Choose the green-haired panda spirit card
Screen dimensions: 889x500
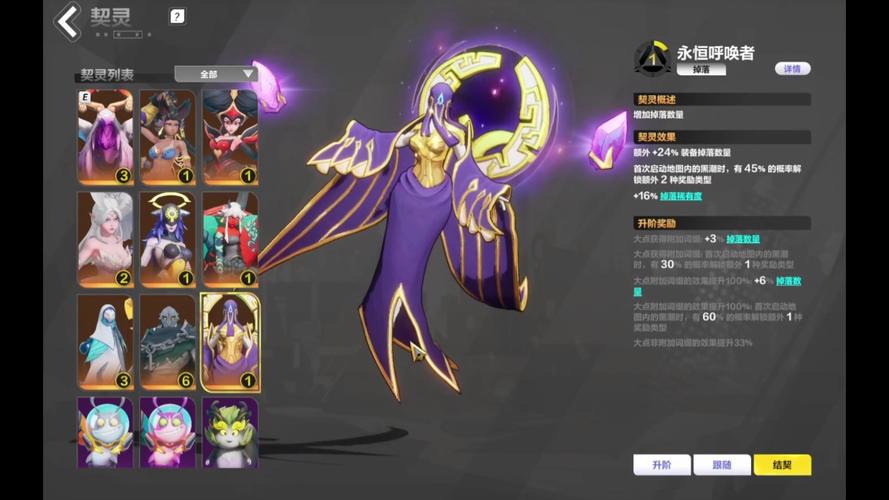pyautogui.click(x=230, y=432)
